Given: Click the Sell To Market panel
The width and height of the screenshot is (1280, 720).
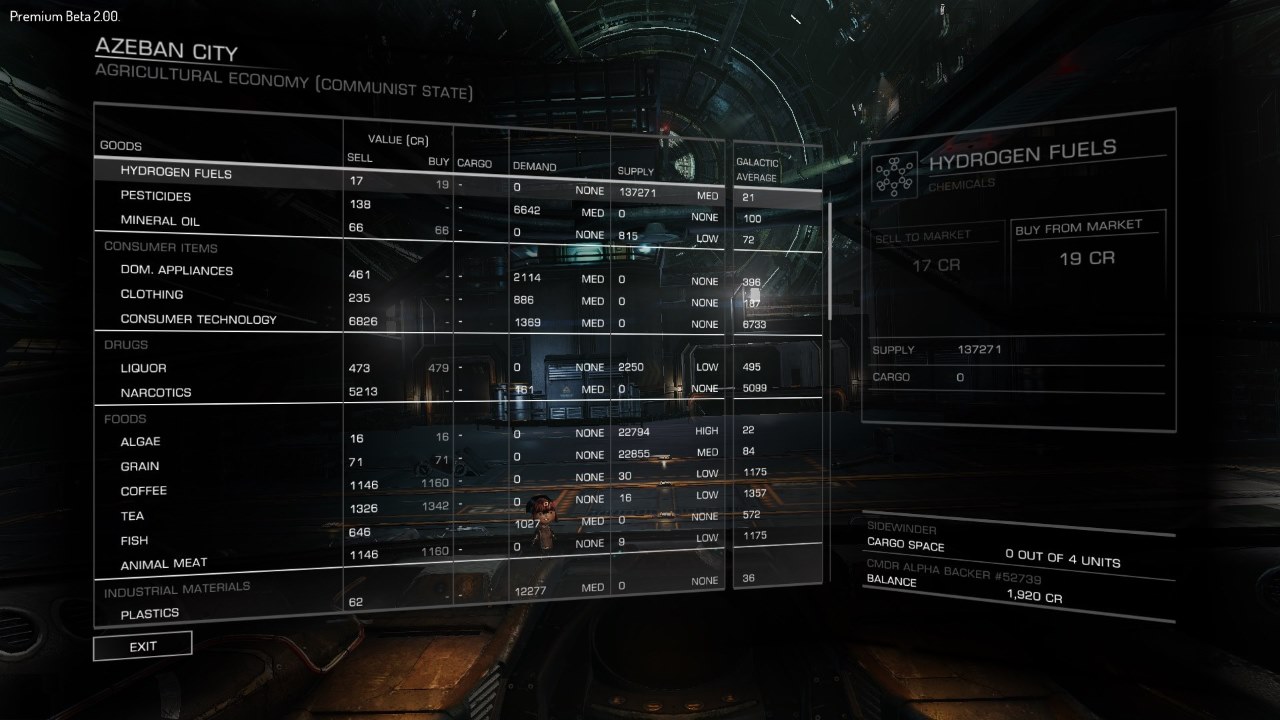Looking at the screenshot, I should [937, 264].
